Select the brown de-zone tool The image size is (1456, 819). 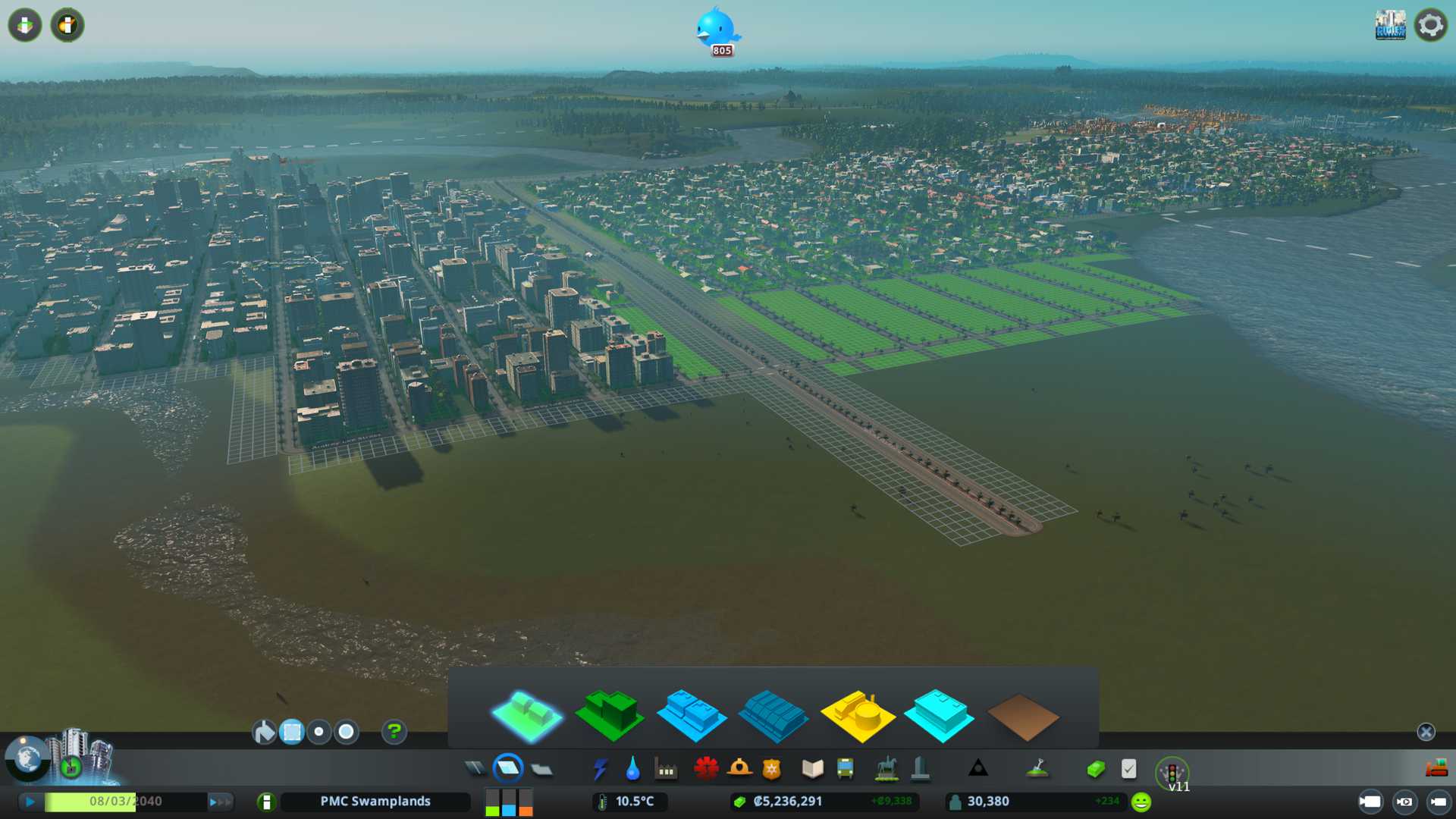[x=1022, y=716]
